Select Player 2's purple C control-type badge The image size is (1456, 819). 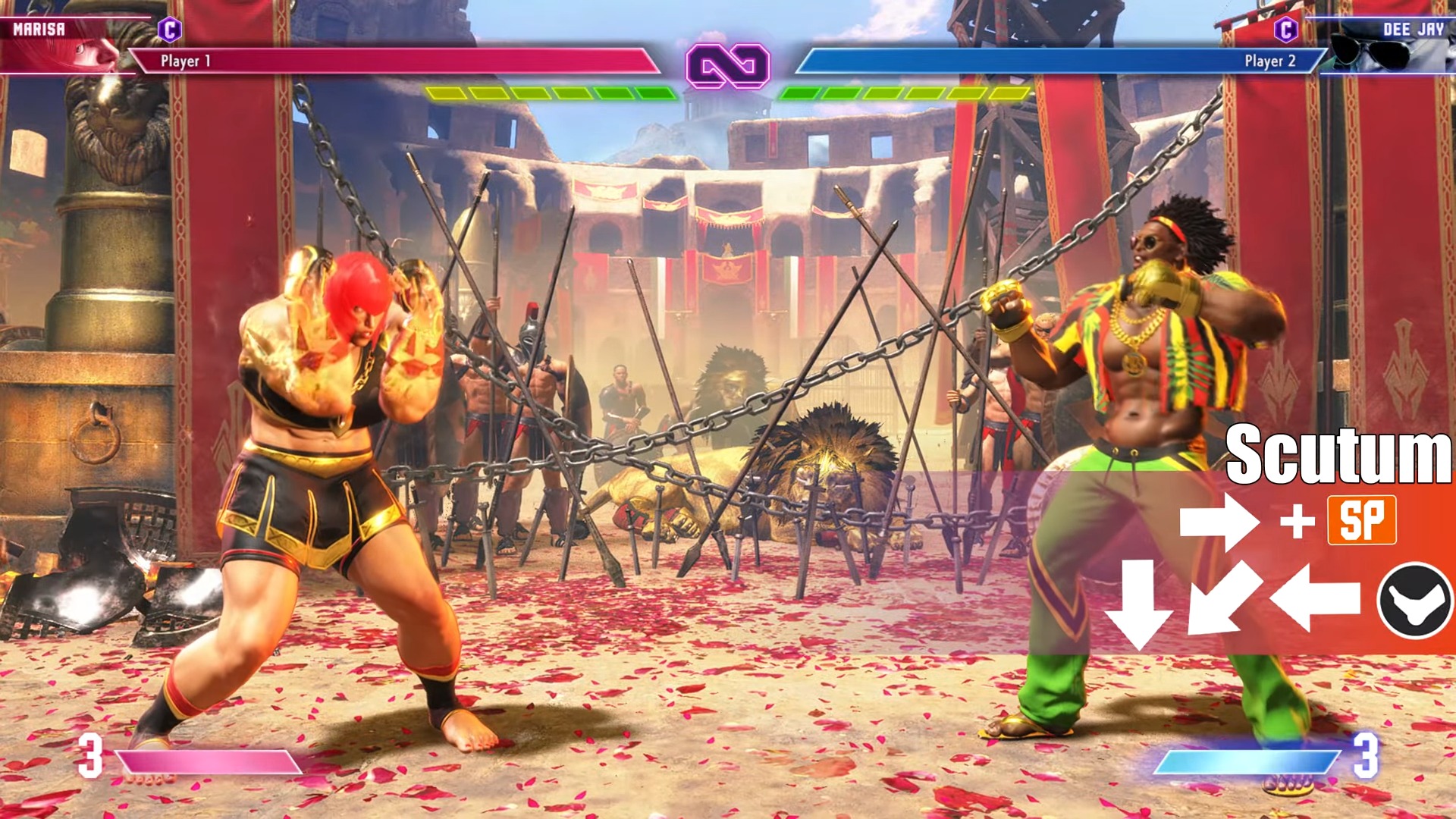1285,30
